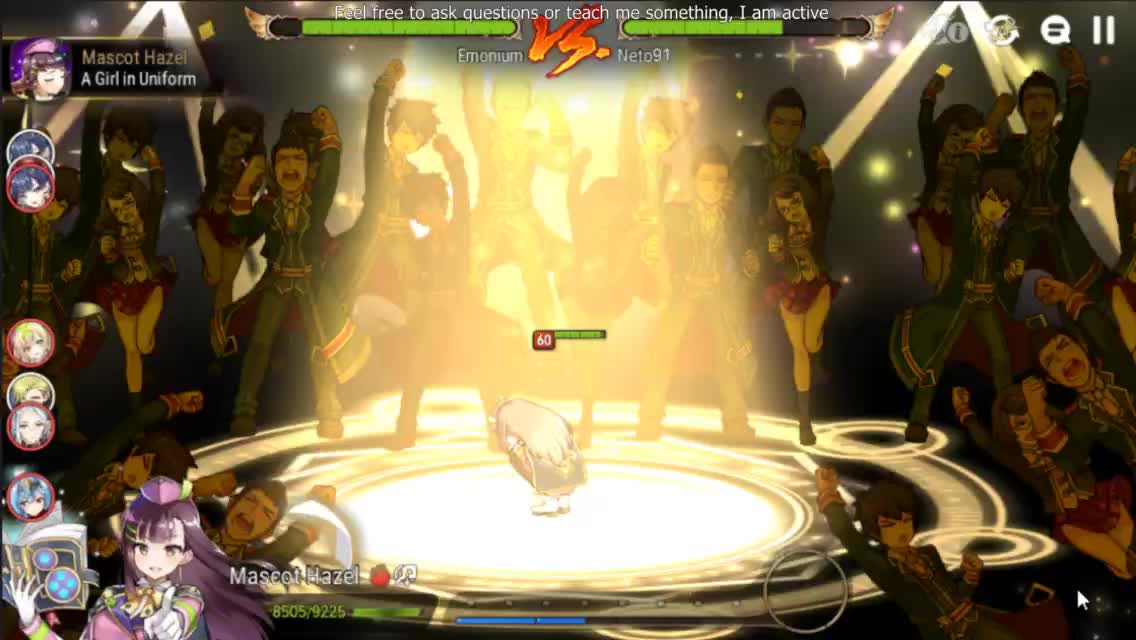Tap the circular skill button outline
Viewport: 1136px width, 640px height.
806,590
